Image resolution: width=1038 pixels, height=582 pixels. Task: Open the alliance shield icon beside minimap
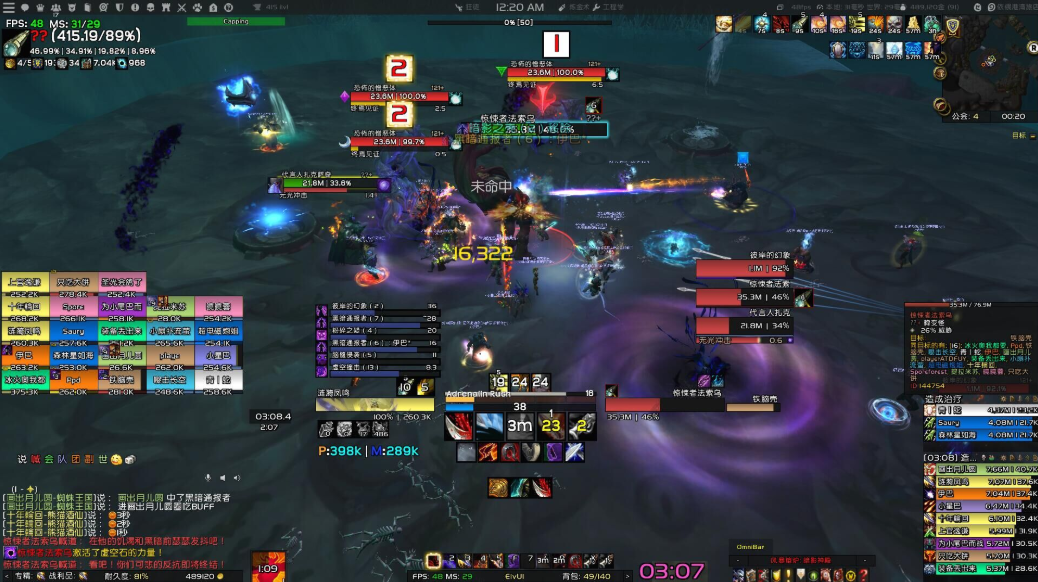point(953,26)
